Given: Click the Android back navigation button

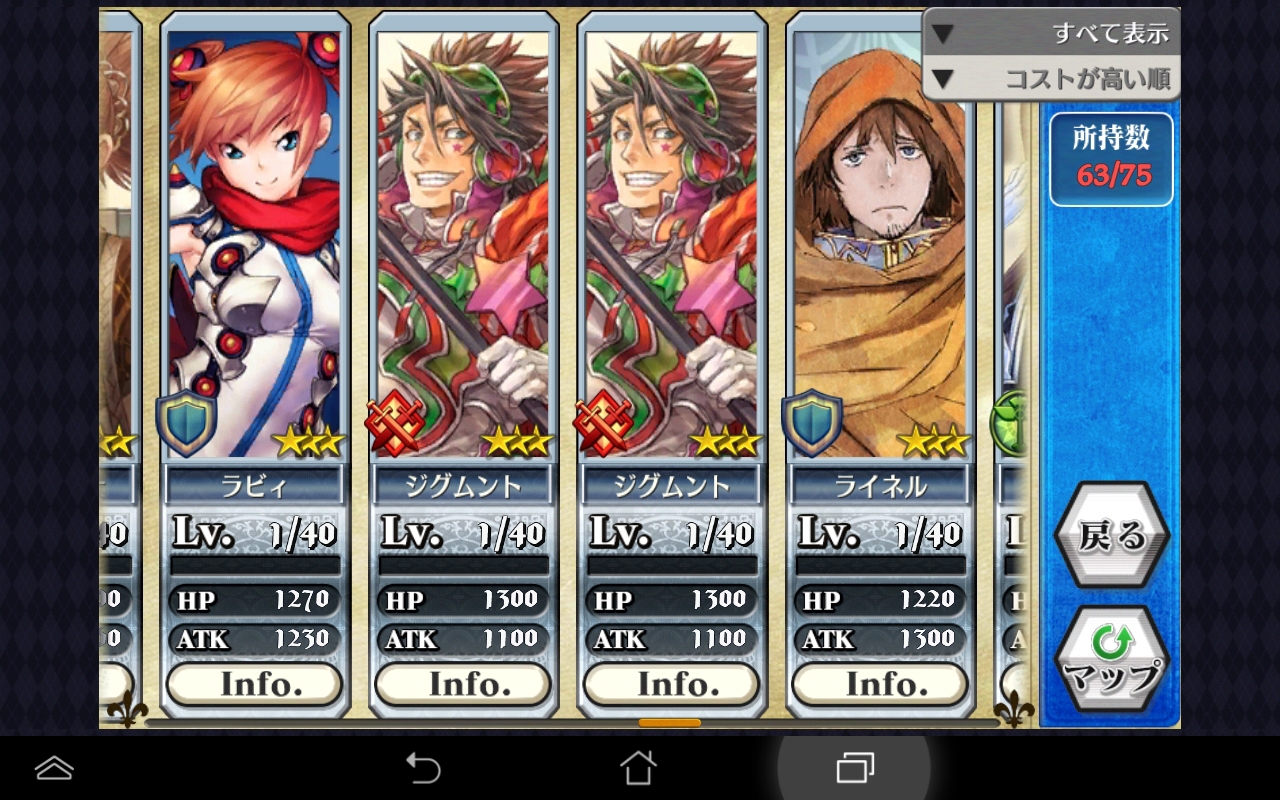Looking at the screenshot, I should click(x=423, y=768).
